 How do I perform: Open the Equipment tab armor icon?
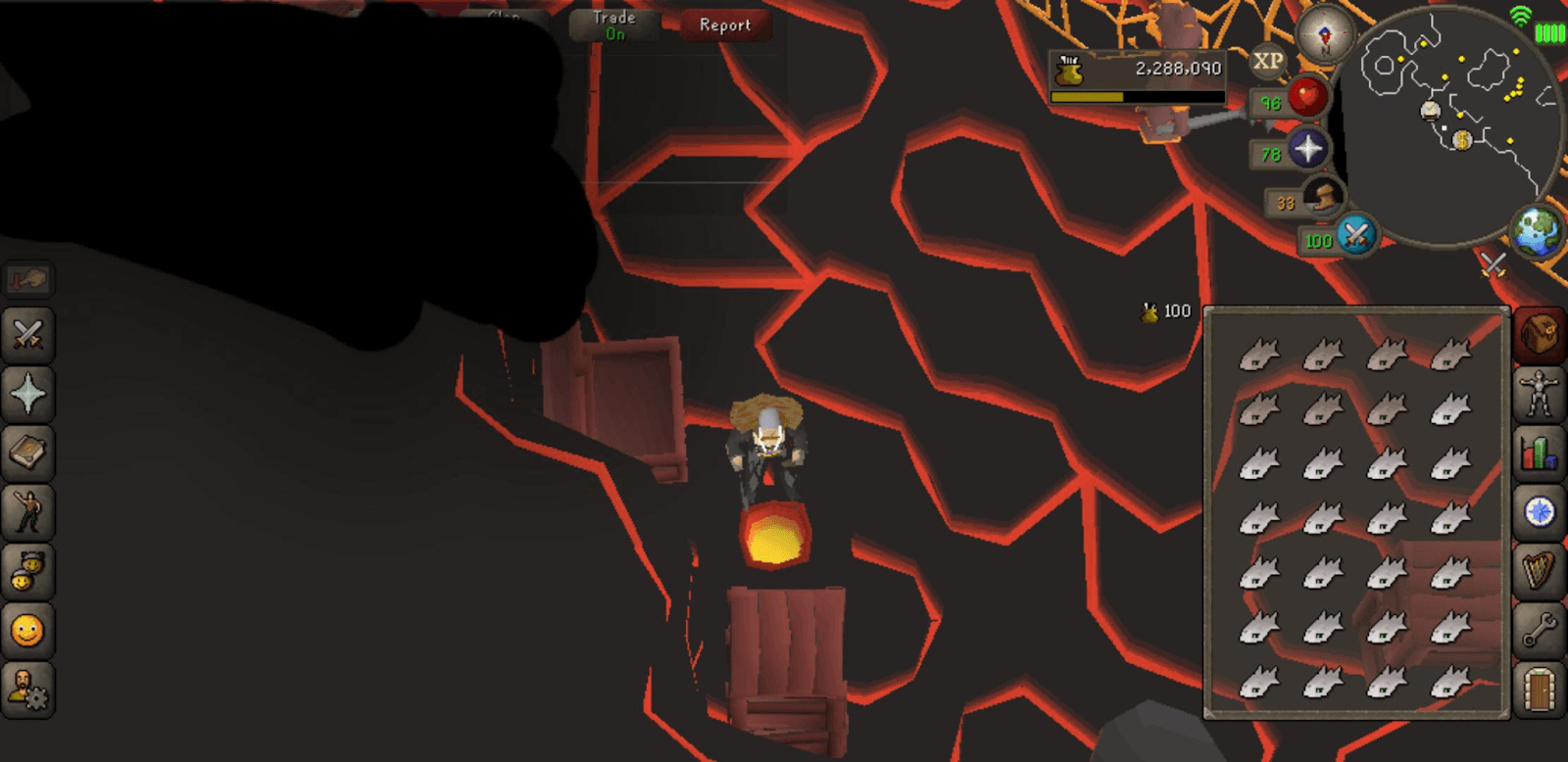pos(1539,391)
